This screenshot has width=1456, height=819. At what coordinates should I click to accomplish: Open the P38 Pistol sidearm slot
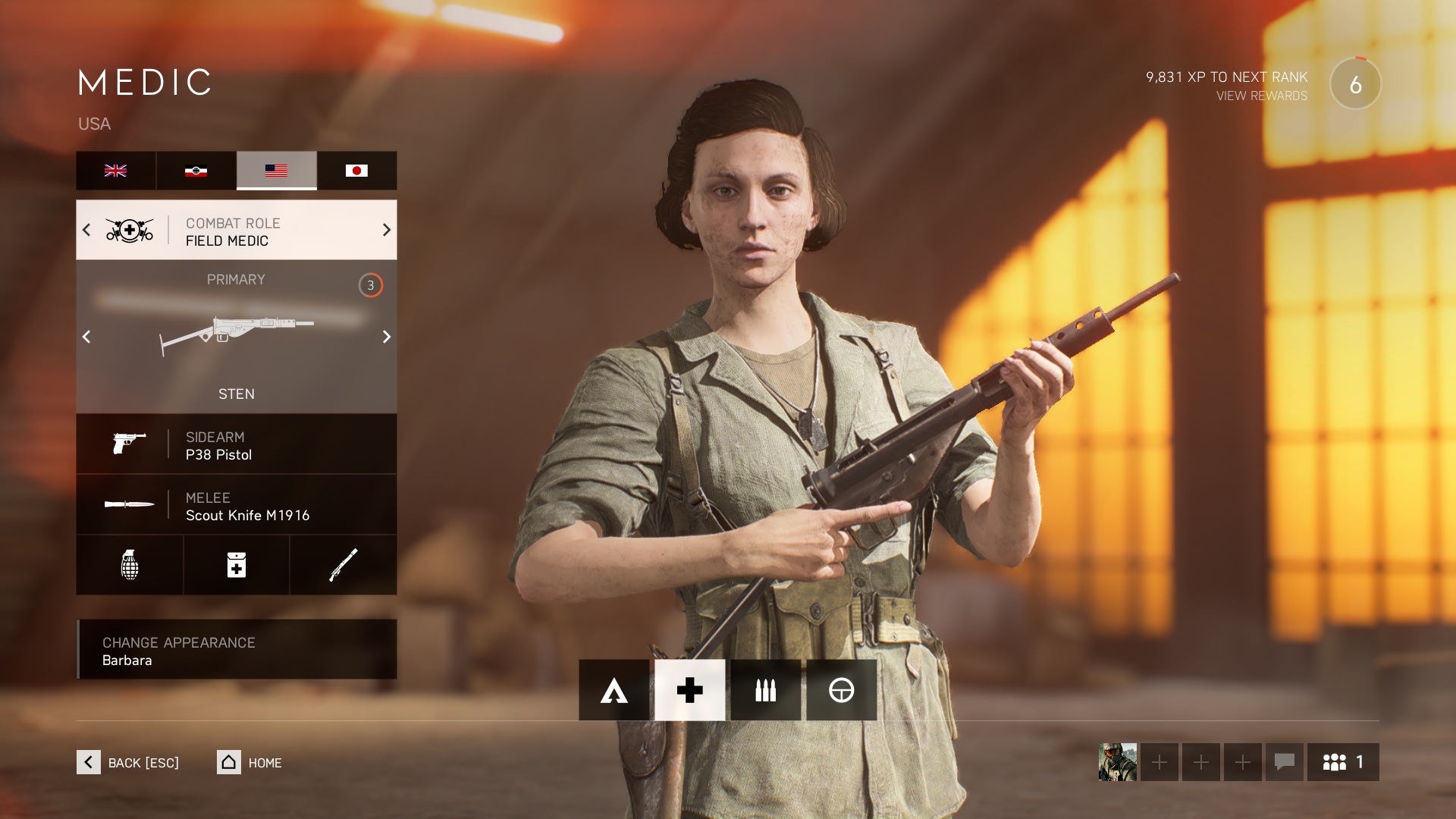pos(236,444)
